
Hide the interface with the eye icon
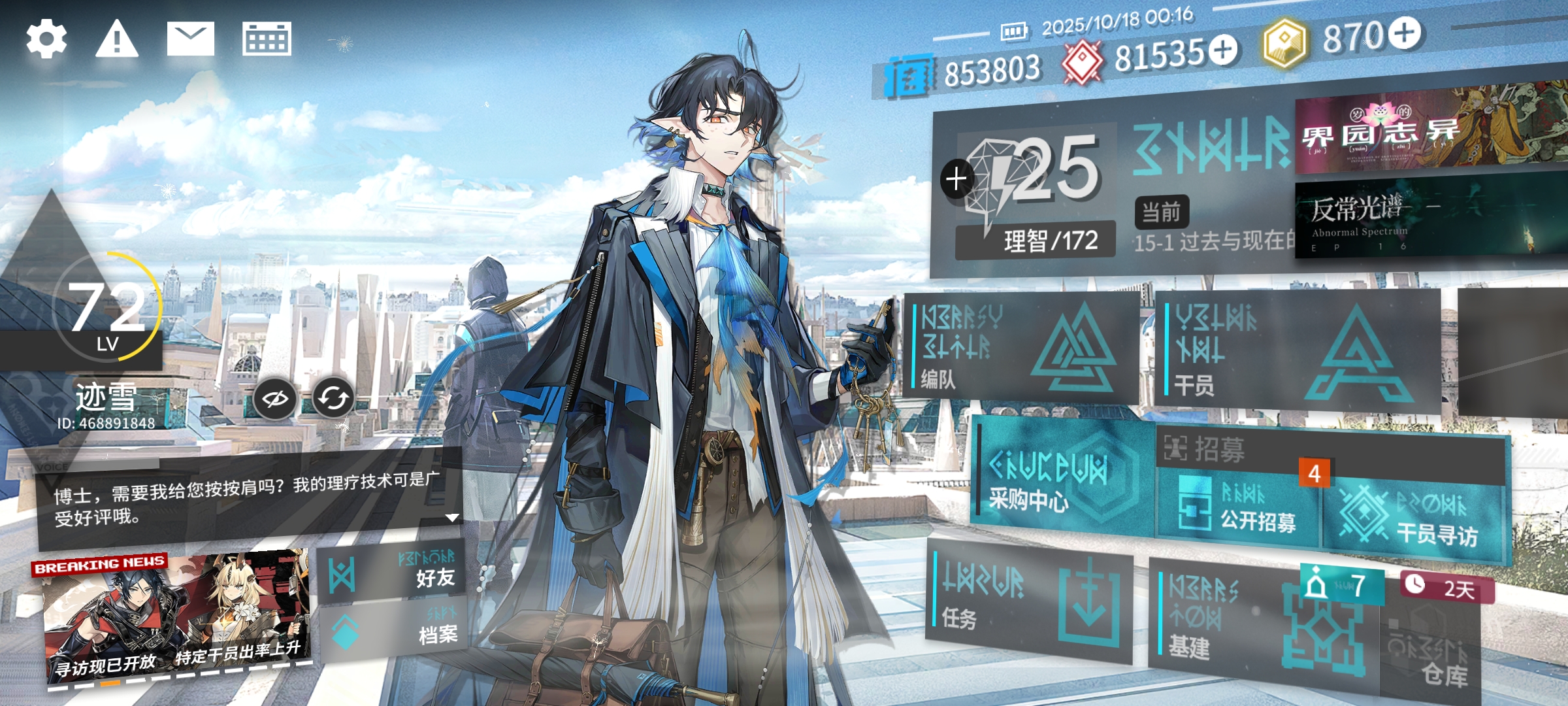pos(274,398)
